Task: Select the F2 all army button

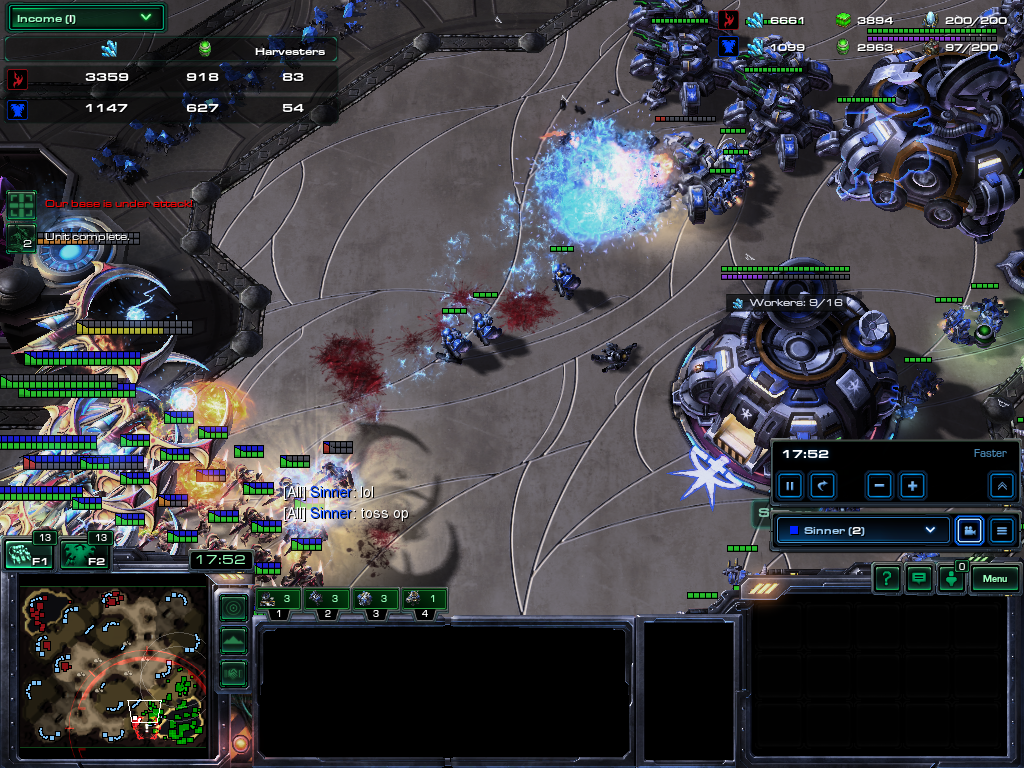Action: coord(84,555)
